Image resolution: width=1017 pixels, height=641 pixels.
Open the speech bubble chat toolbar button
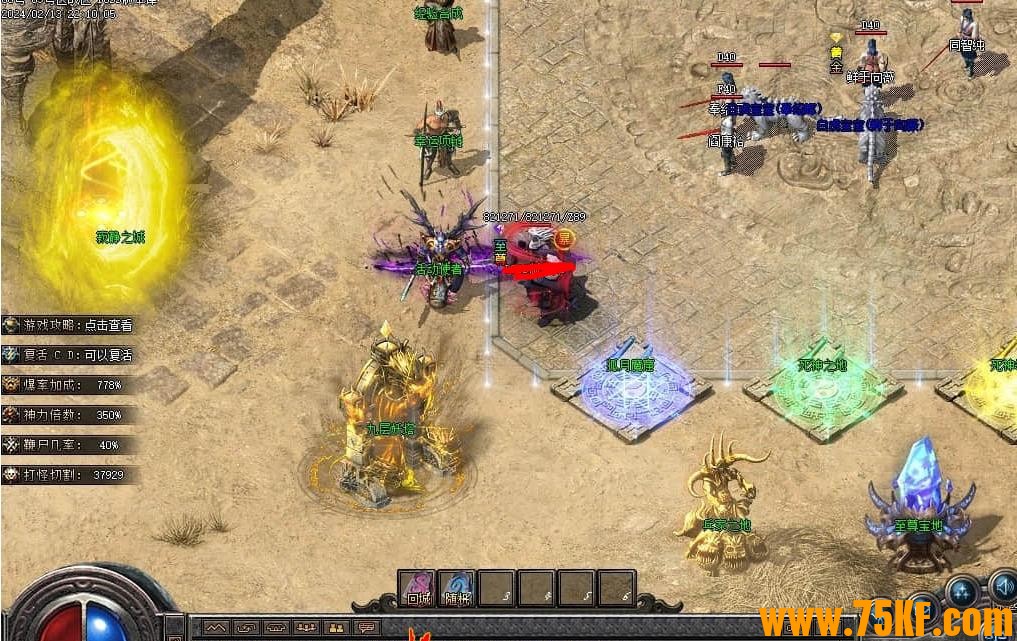367,628
